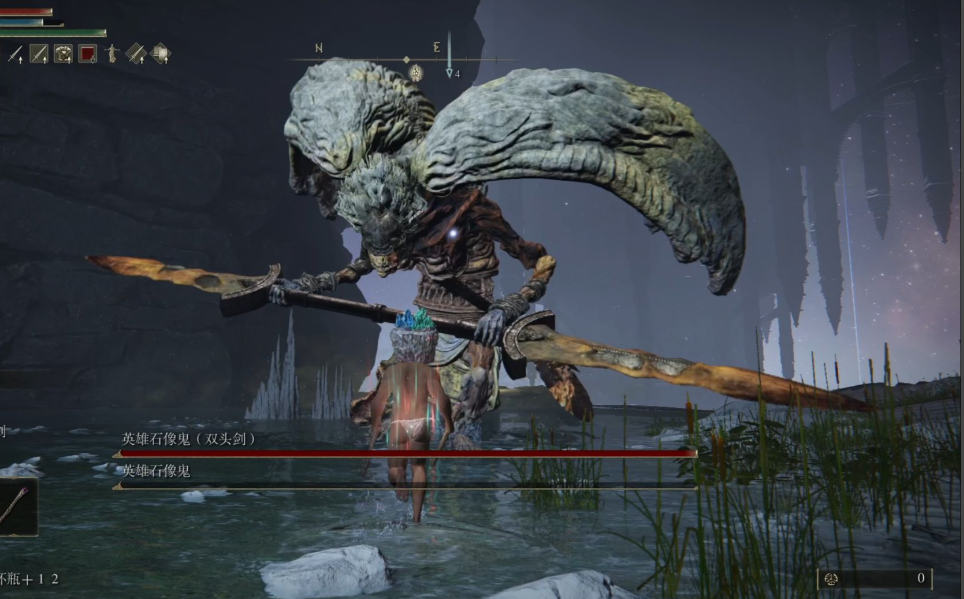Click the diamond-framed scroll buff icon
This screenshot has width=964, height=599.
(x=159, y=54)
